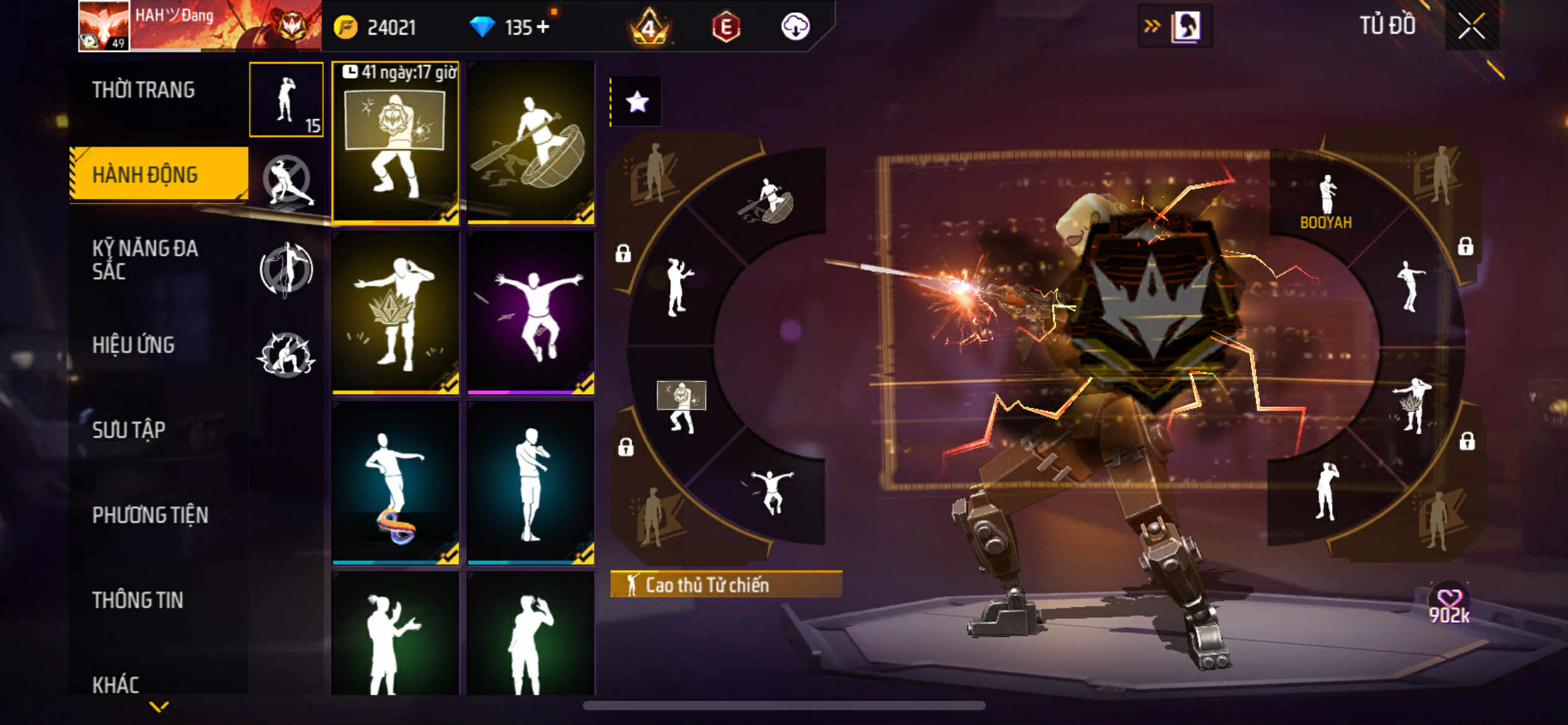Open the star favorites tab
The width and height of the screenshot is (1568, 725).
click(637, 102)
